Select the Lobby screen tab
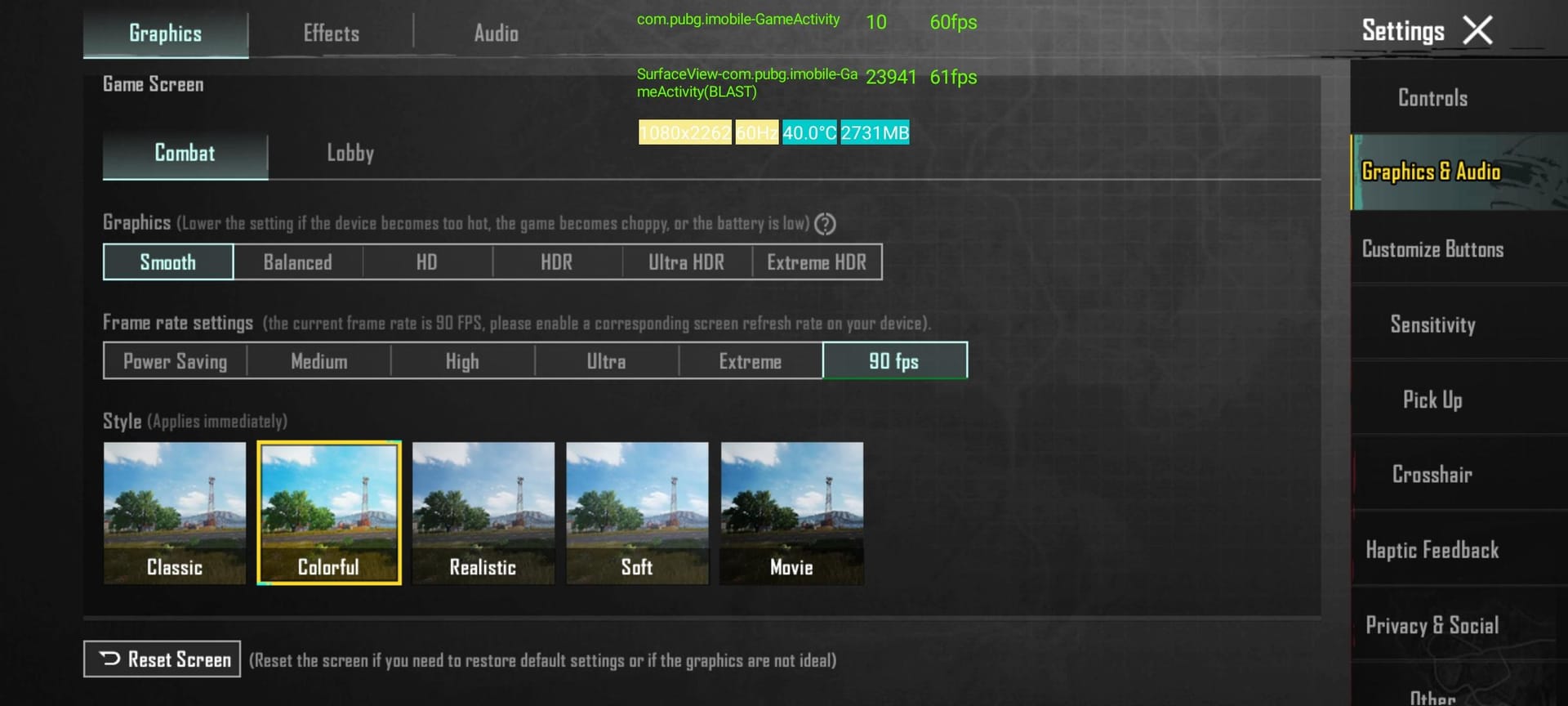Image resolution: width=1568 pixels, height=706 pixels. click(350, 153)
